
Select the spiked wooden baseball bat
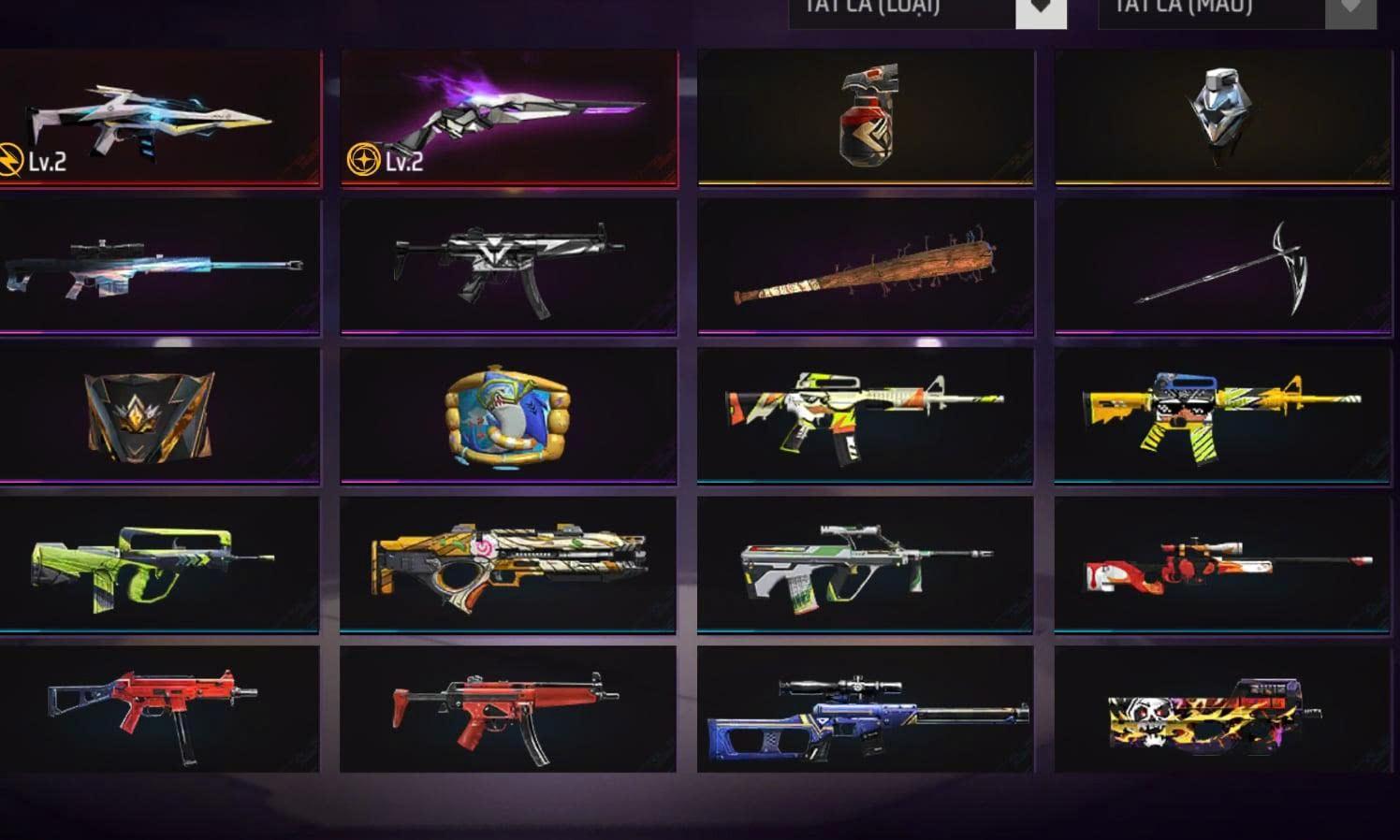867,267
